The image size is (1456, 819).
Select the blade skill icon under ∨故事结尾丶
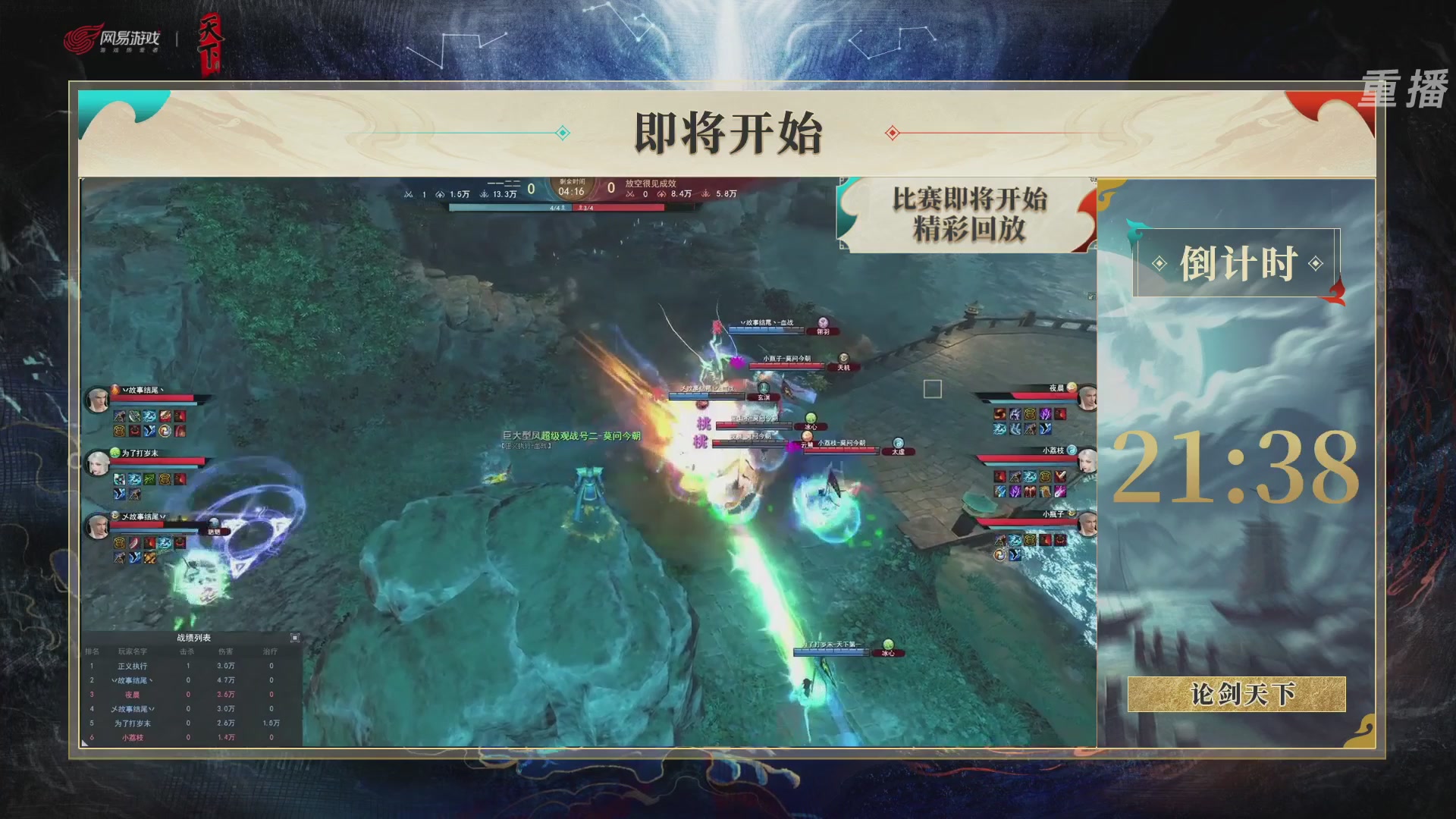tap(133, 416)
